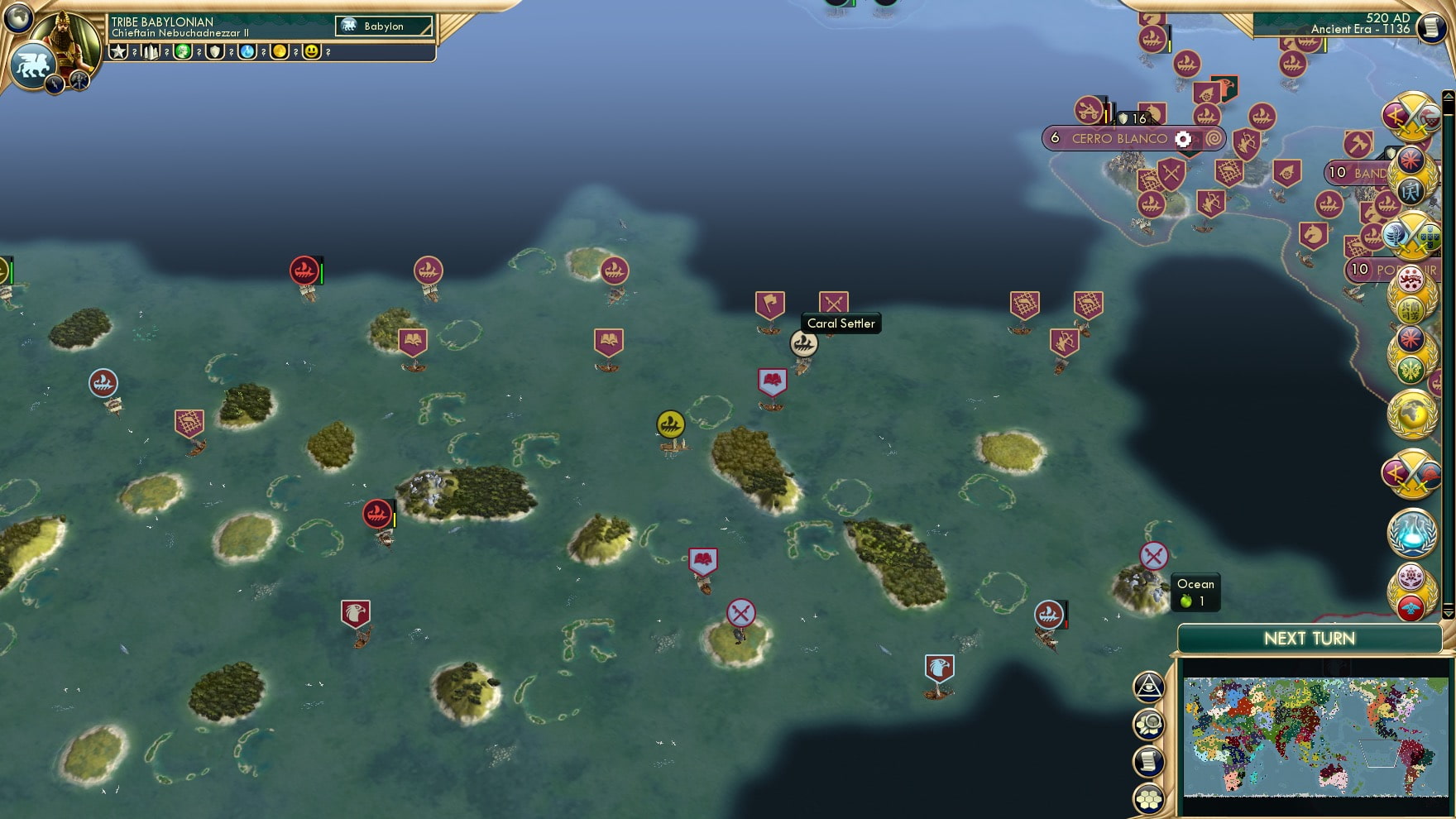The width and height of the screenshot is (1456, 819).
Task: Select the Social Policies laurel icon on sidebar
Action: point(1413,369)
